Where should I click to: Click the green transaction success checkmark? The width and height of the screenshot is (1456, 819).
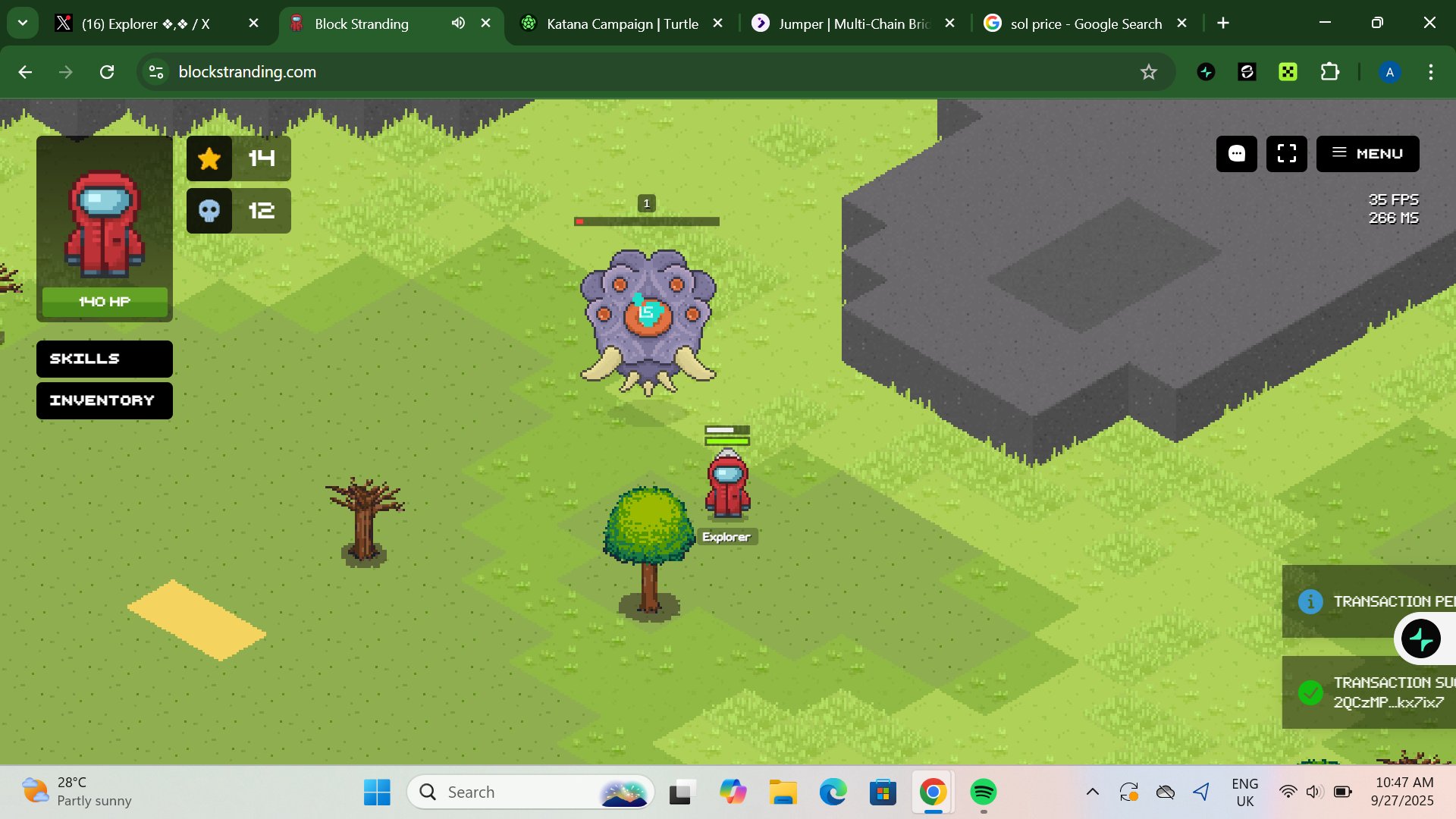pyautogui.click(x=1311, y=692)
